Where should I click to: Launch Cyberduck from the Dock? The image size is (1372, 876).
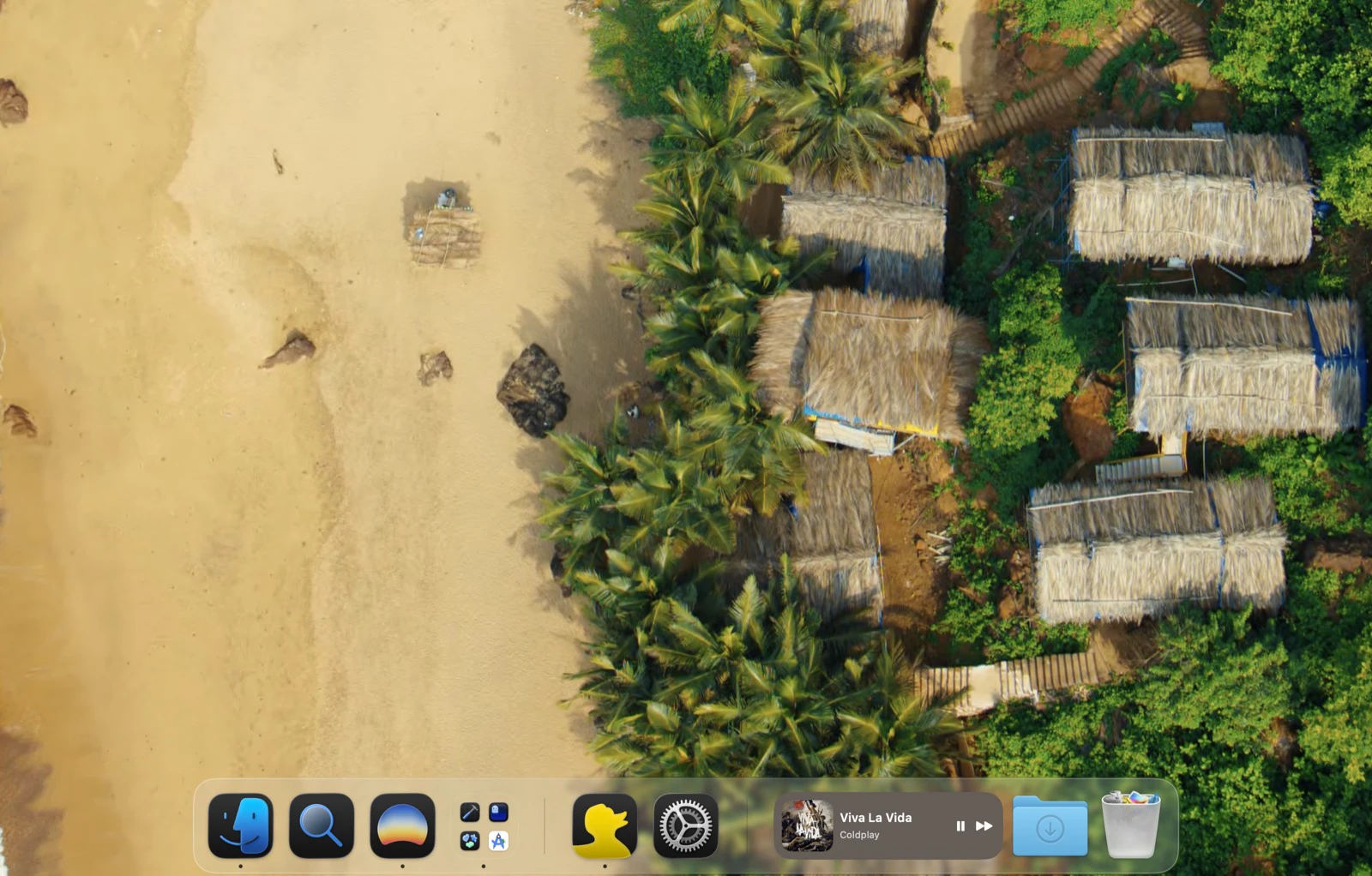pos(605,825)
